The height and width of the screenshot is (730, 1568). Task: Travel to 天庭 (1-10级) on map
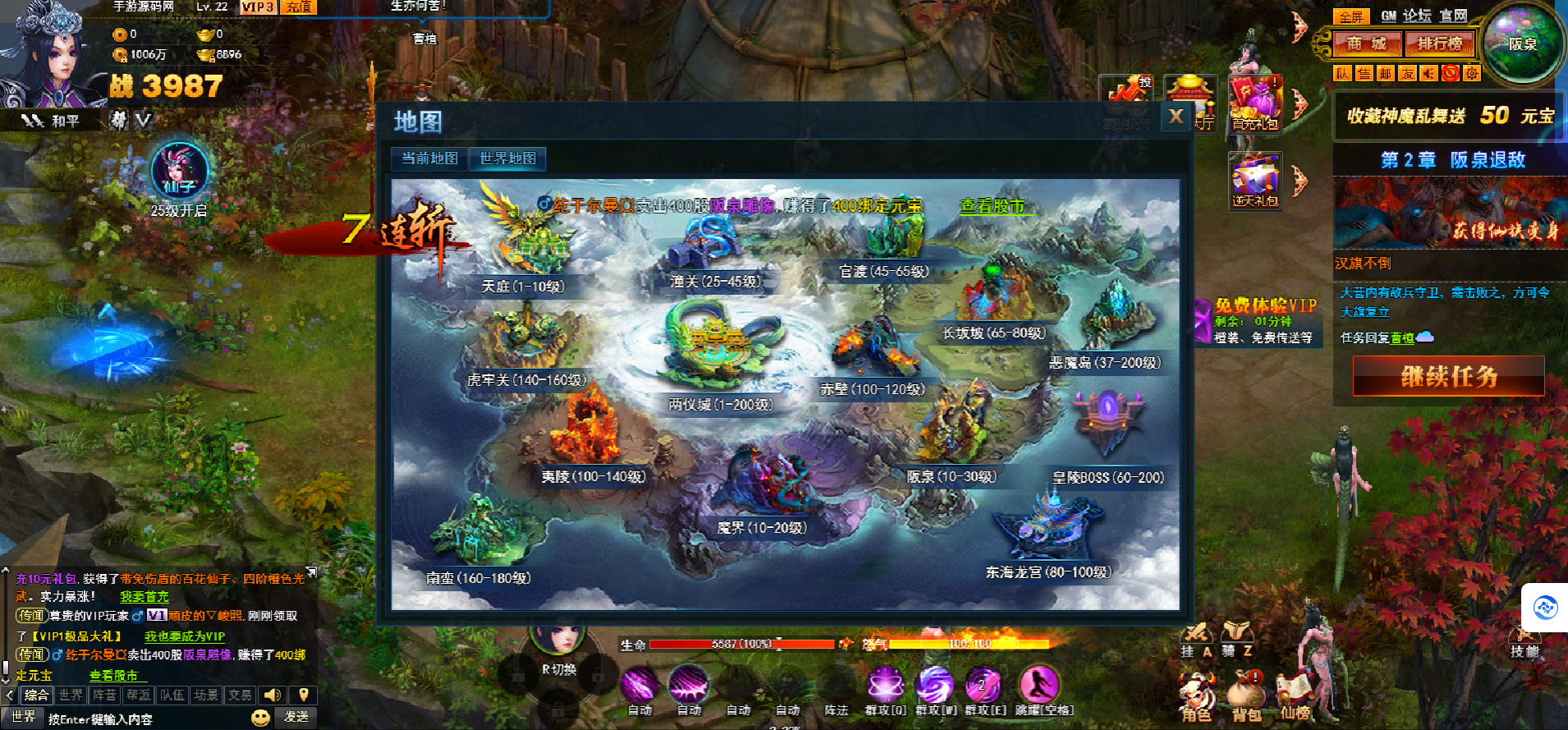point(523,286)
